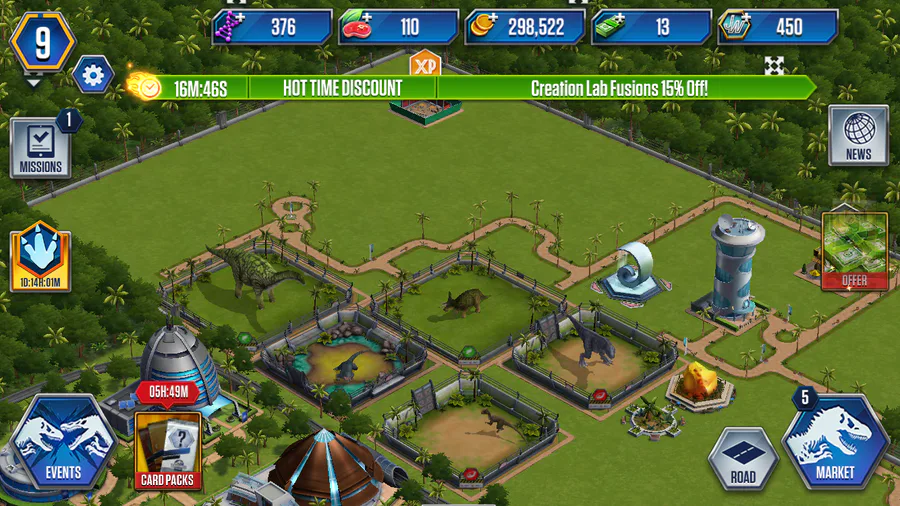View the special Offer
Viewport: 900px width, 506px height.
855,251
